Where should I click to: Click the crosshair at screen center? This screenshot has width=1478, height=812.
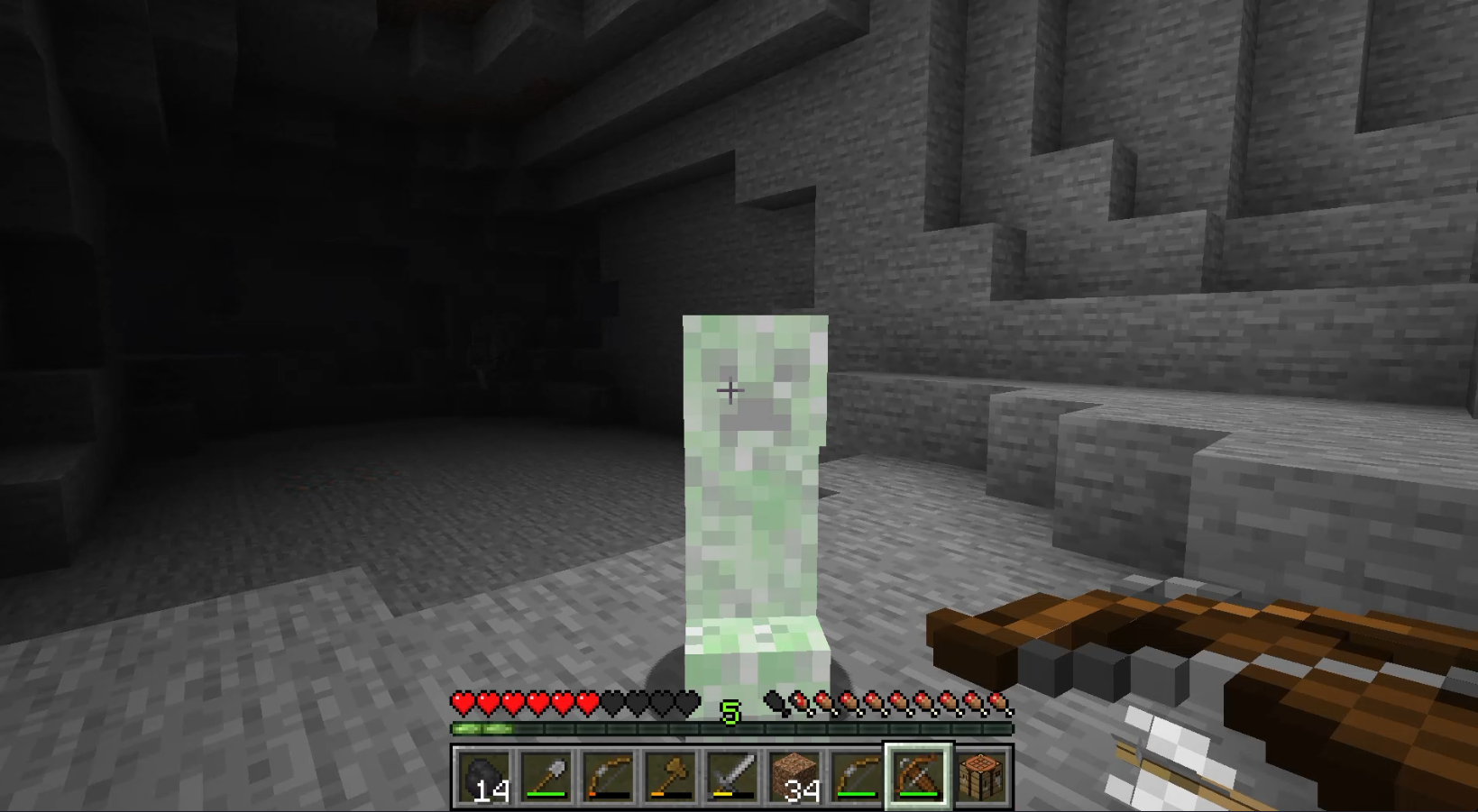pyautogui.click(x=730, y=390)
